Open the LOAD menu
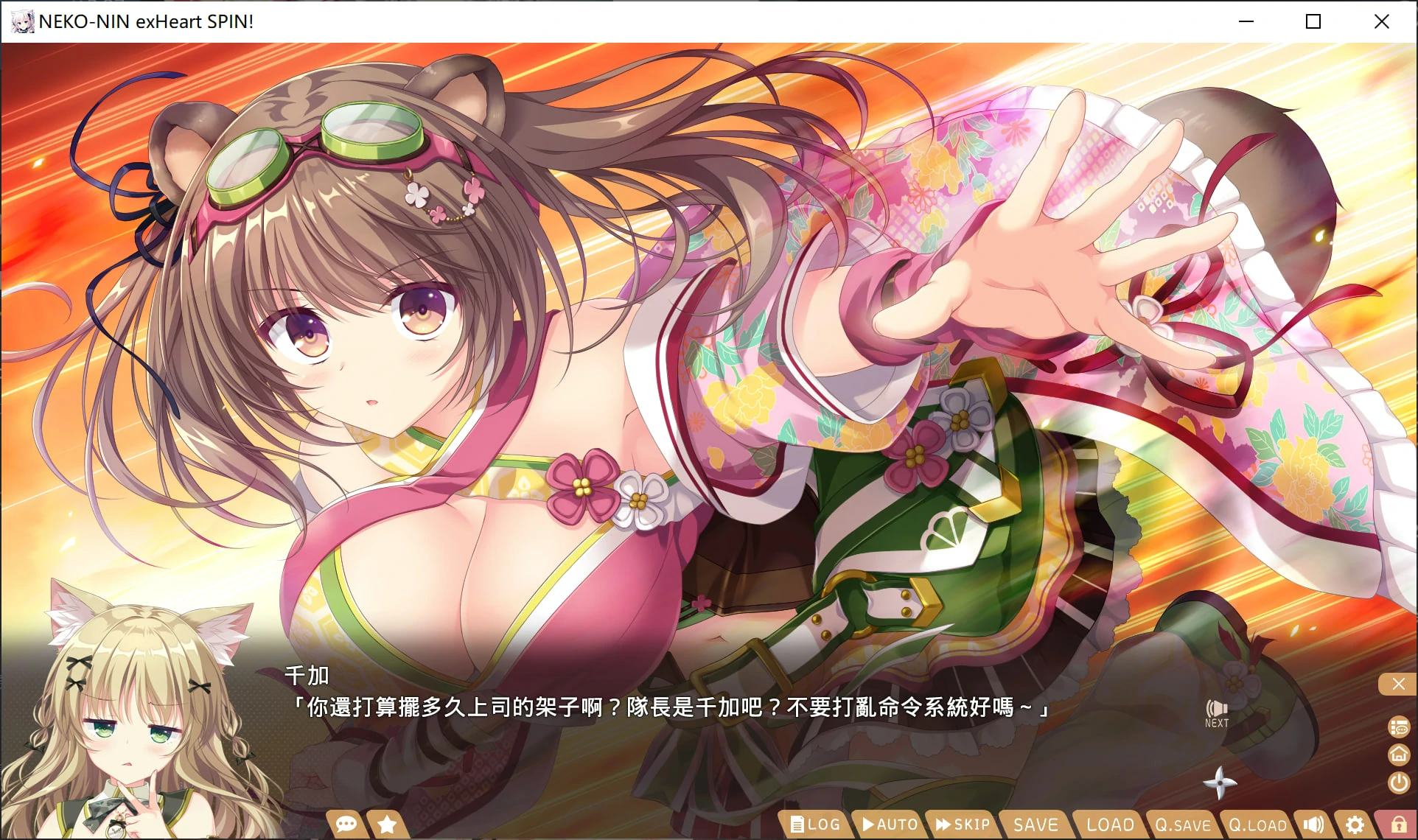1418x840 pixels. tap(1108, 825)
